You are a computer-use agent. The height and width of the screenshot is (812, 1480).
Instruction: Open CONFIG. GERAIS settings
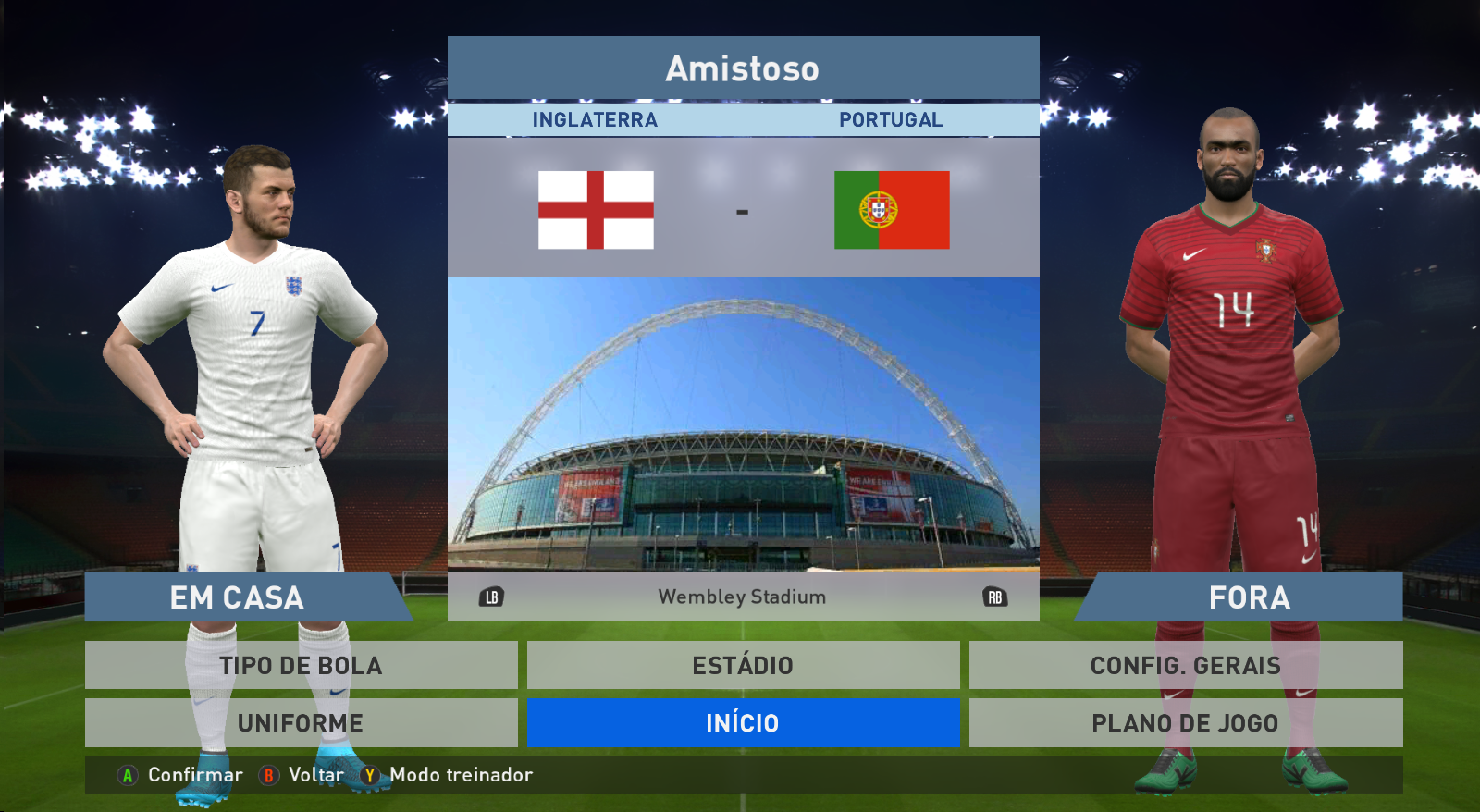pyautogui.click(x=1185, y=665)
